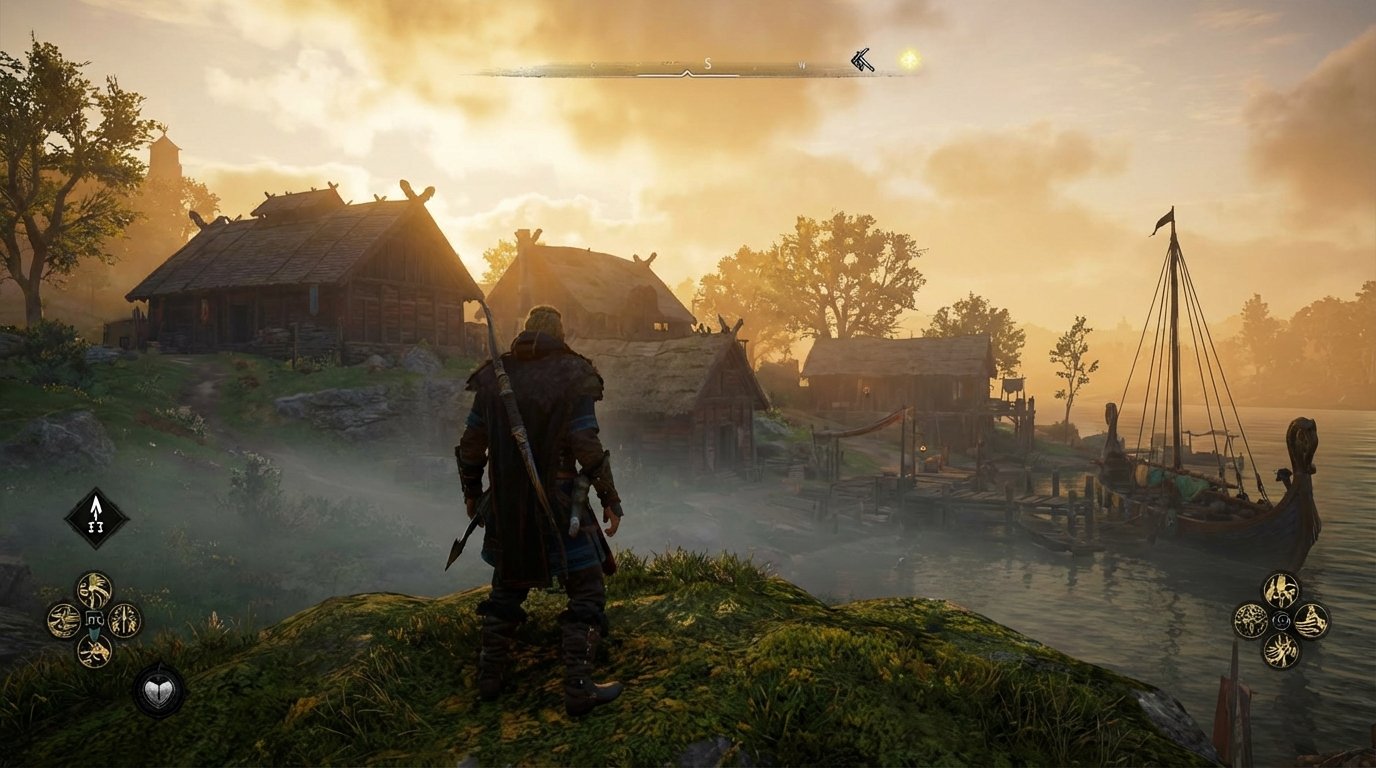Screen dimensions: 1376x768
Task: Click the glowing quest objective marker
Action: pyautogui.click(x=908, y=59)
